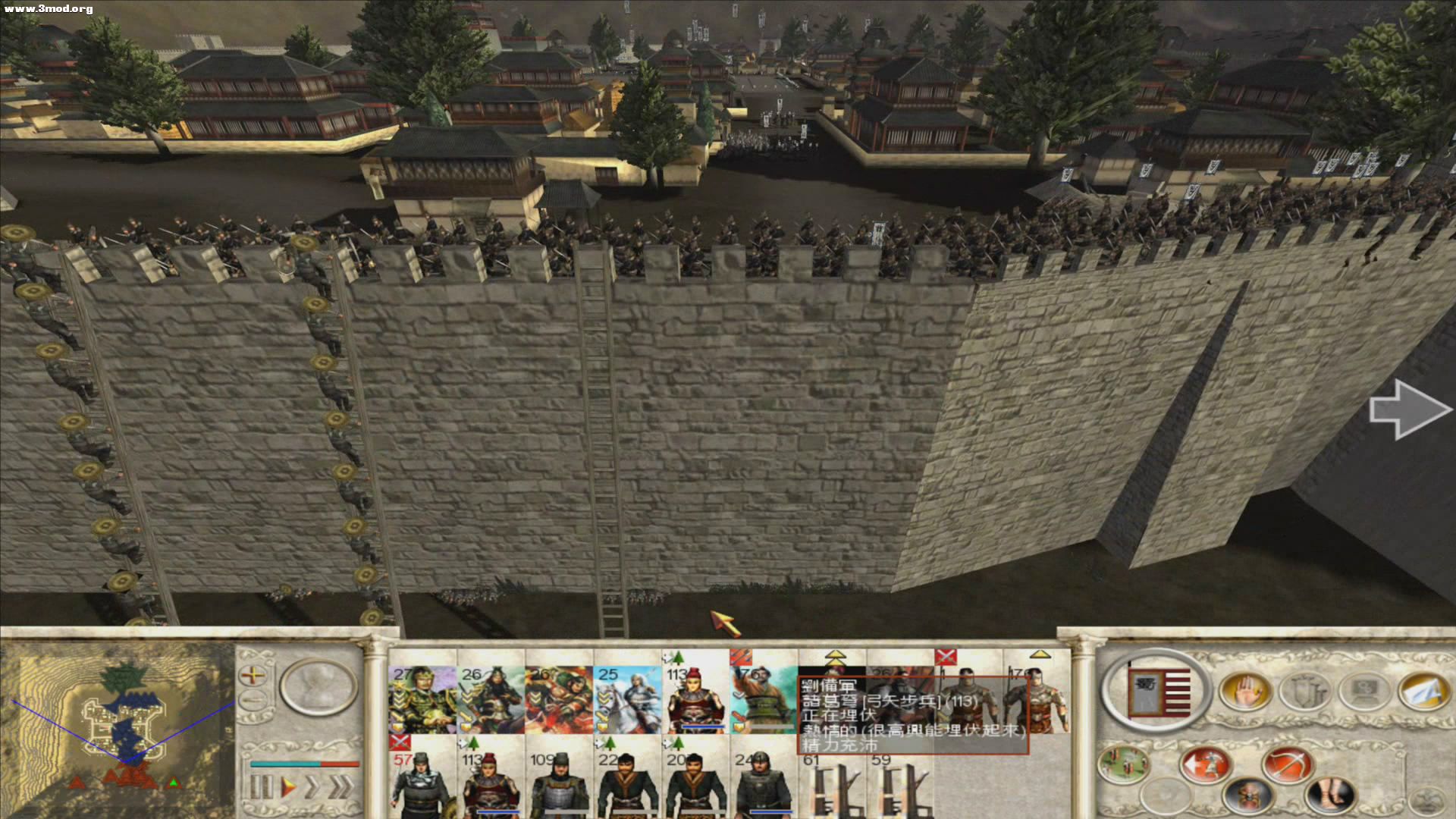
Task: Set battle speed to triple fast forward
Action: coord(340,787)
